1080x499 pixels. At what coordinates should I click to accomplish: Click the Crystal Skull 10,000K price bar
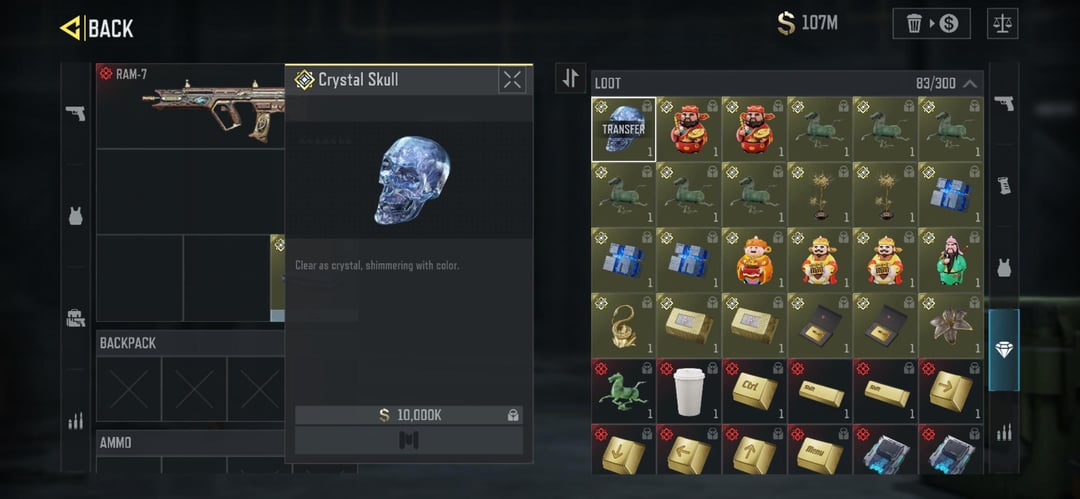tap(408, 414)
